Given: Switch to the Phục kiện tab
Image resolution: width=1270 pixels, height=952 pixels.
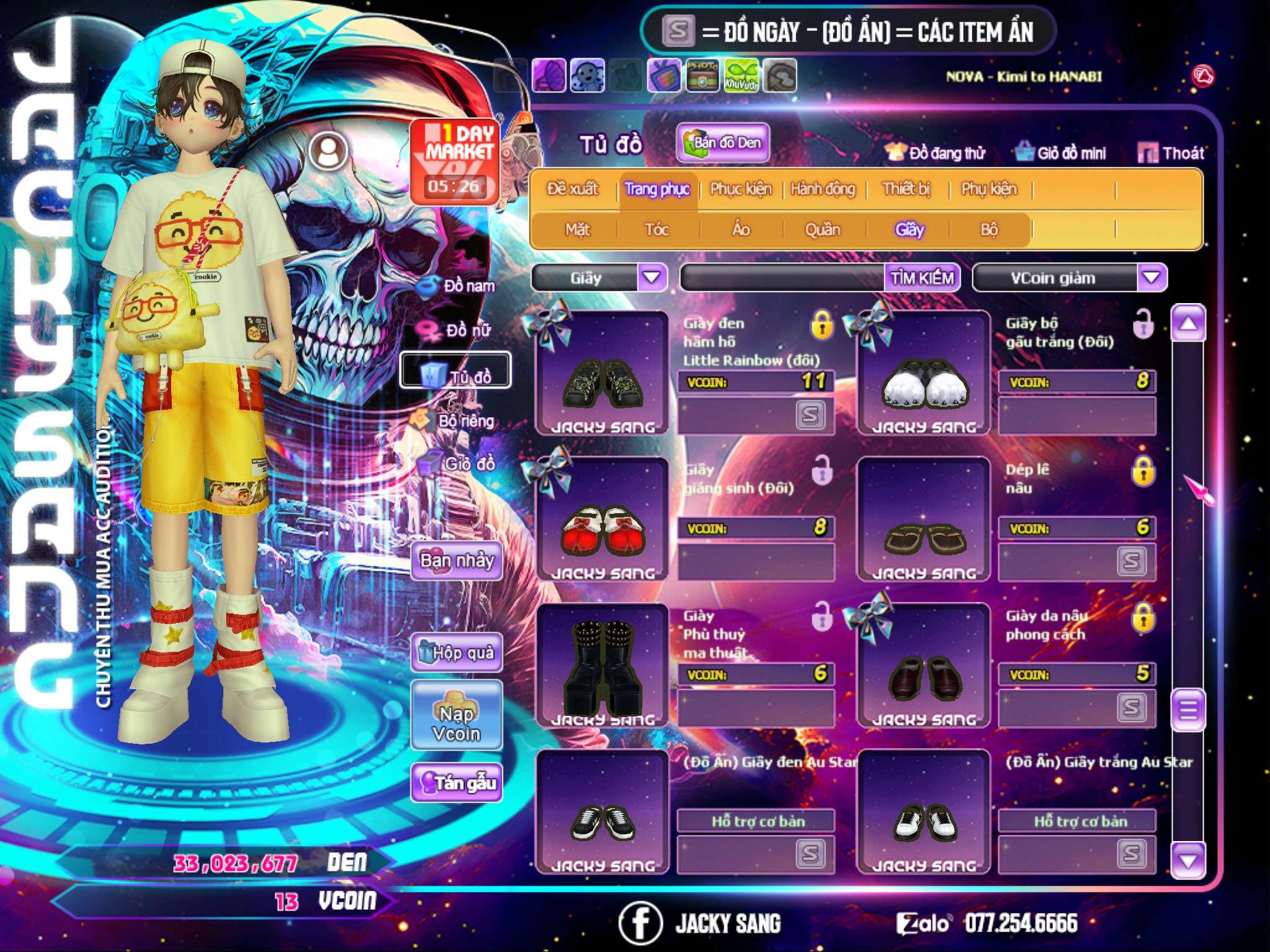Looking at the screenshot, I should coord(740,189).
